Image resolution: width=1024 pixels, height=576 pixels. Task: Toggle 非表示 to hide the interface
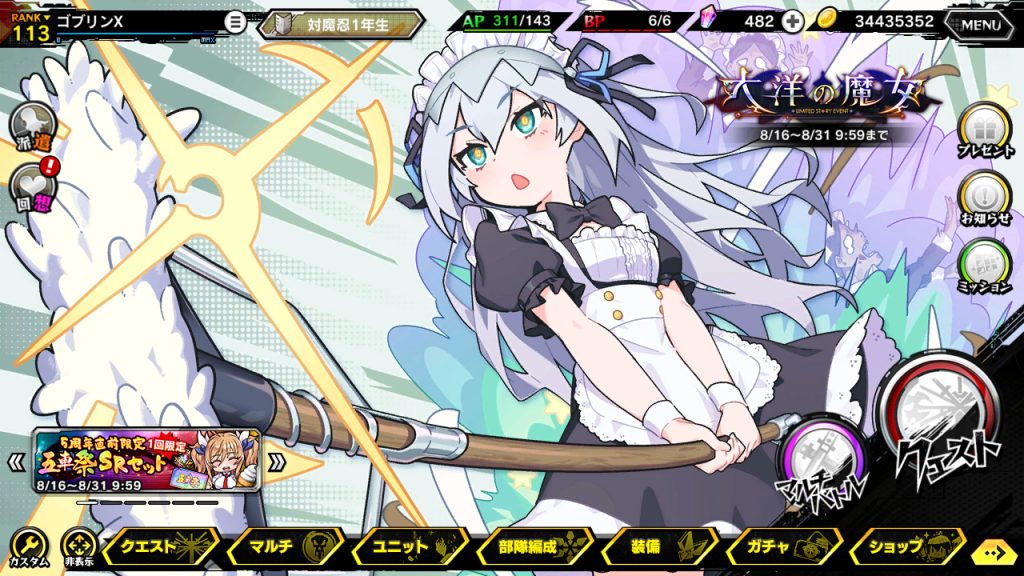click(x=78, y=546)
